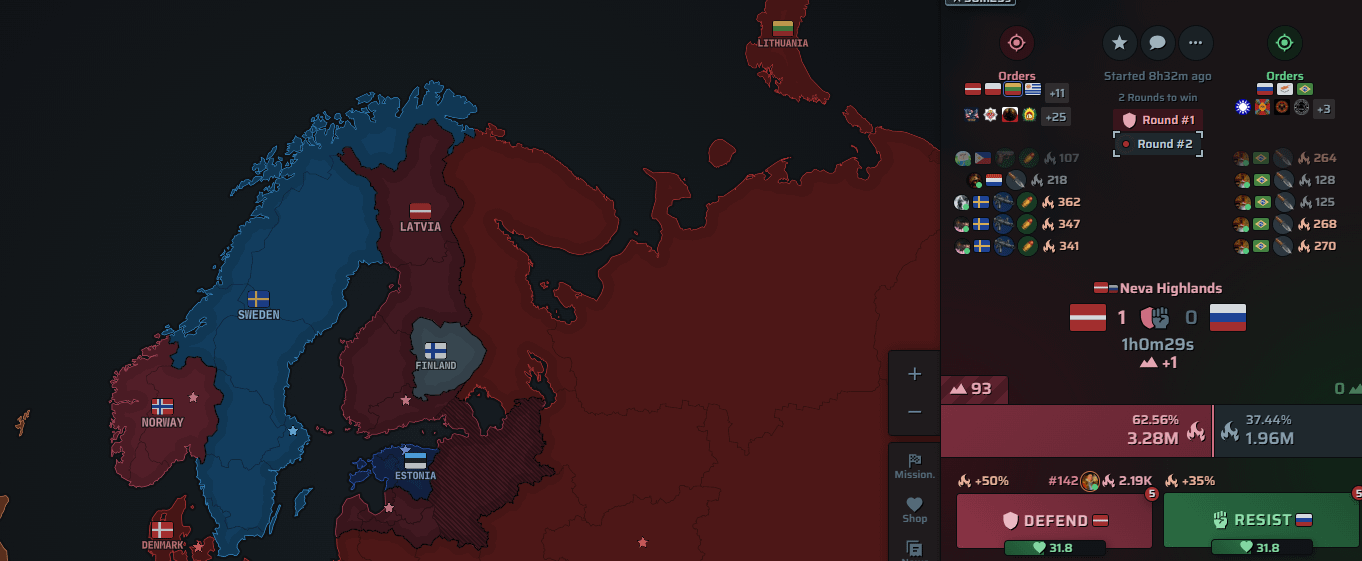
Task: Click the red target icon above Orders
Action: 1017,43
